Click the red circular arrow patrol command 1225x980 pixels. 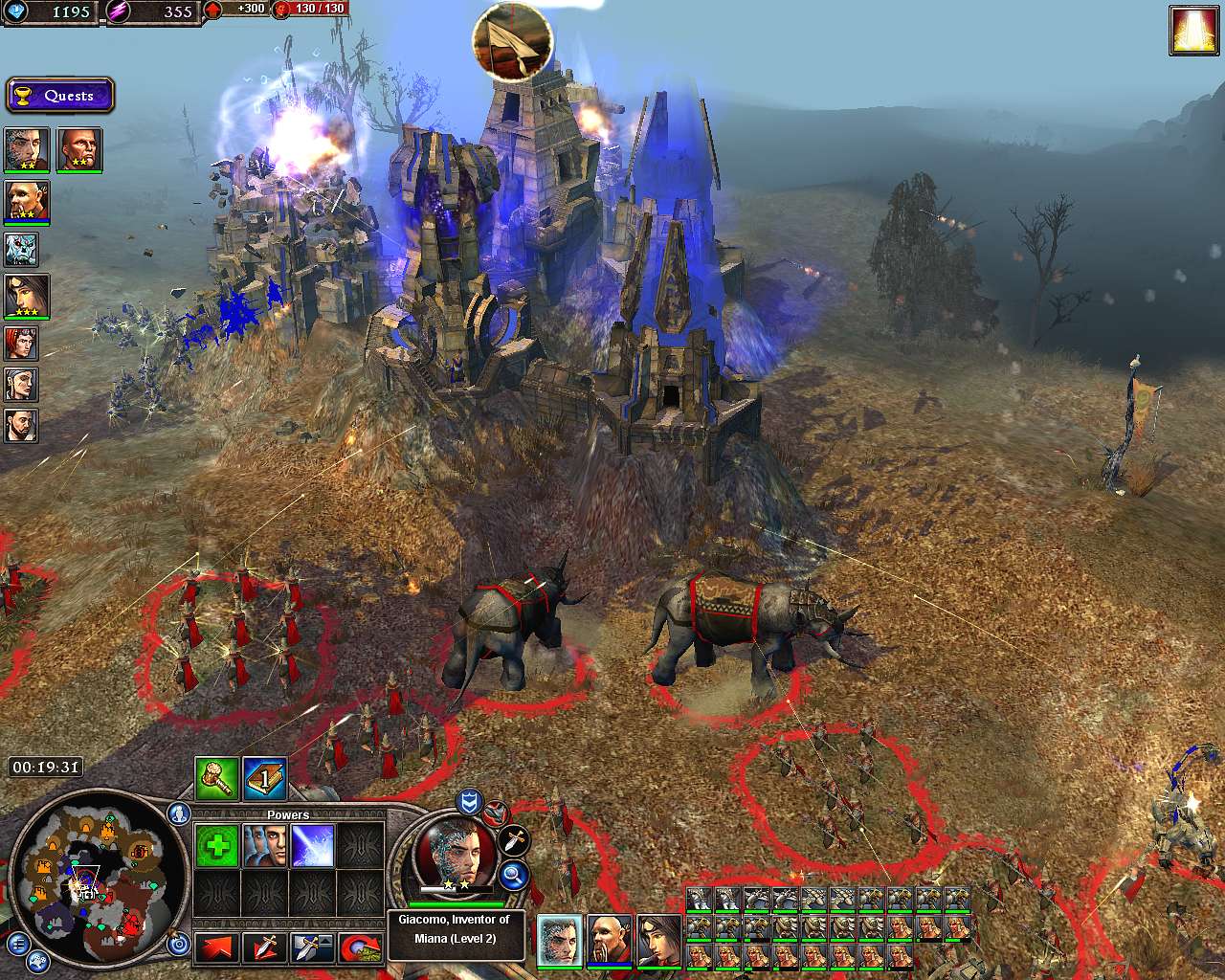click(362, 947)
